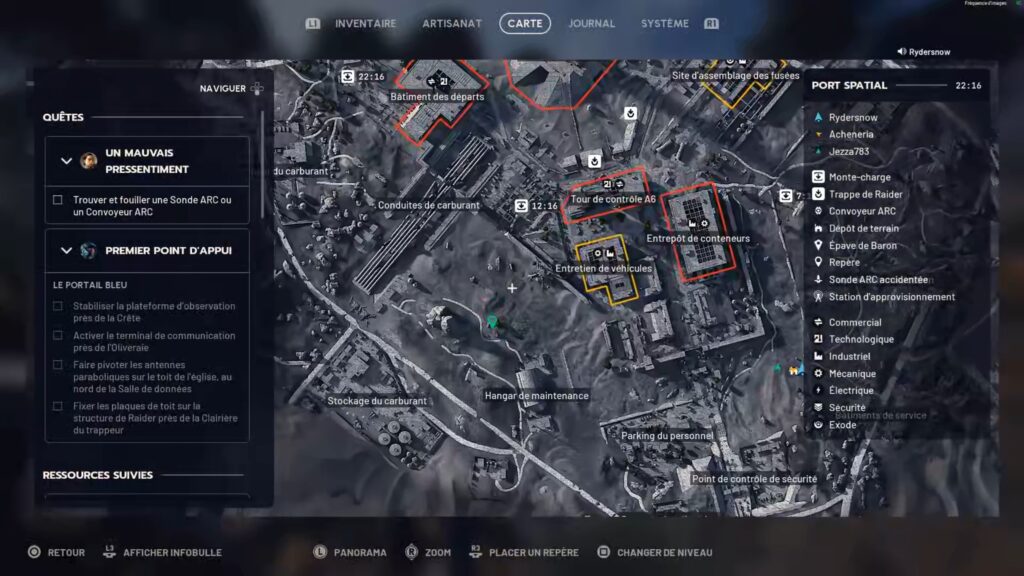Check the Stabiliser la plateforme d'observation objective
This screenshot has height=576, width=1024.
58,306
